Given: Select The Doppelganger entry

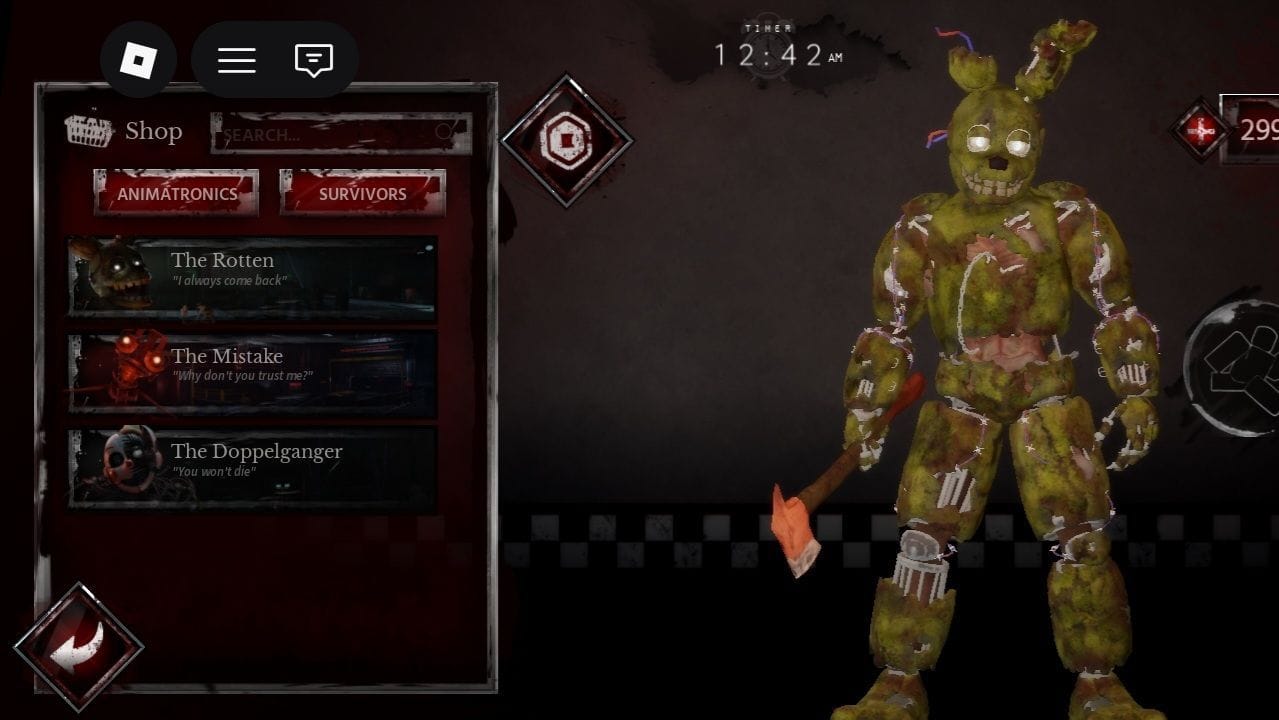Looking at the screenshot, I should [252, 469].
